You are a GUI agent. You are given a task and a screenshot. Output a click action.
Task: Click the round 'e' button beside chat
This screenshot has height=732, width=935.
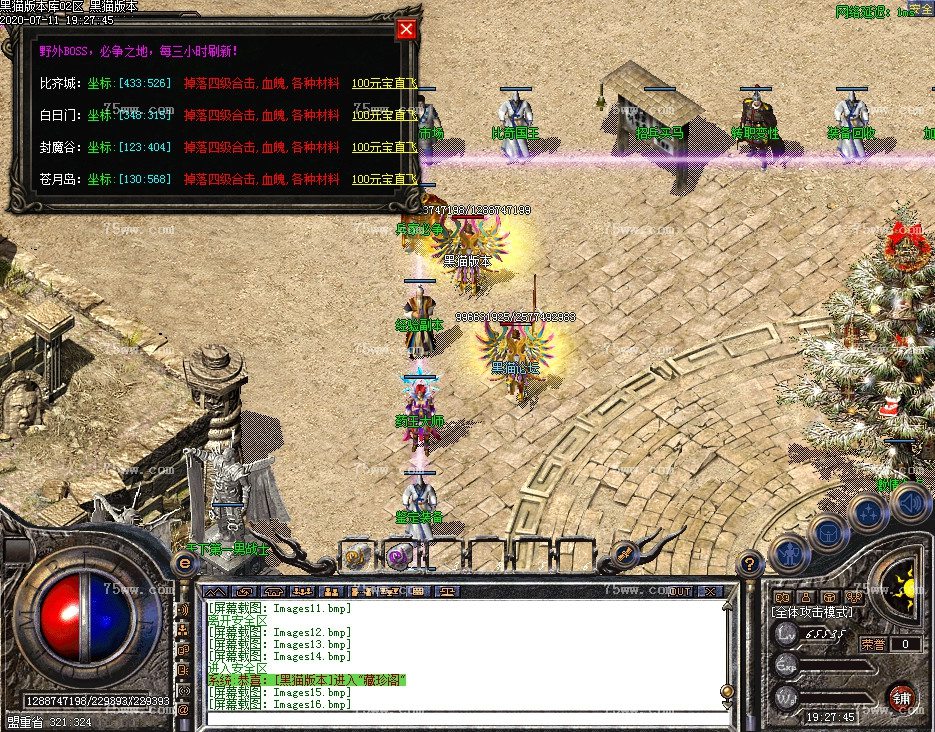[184, 563]
